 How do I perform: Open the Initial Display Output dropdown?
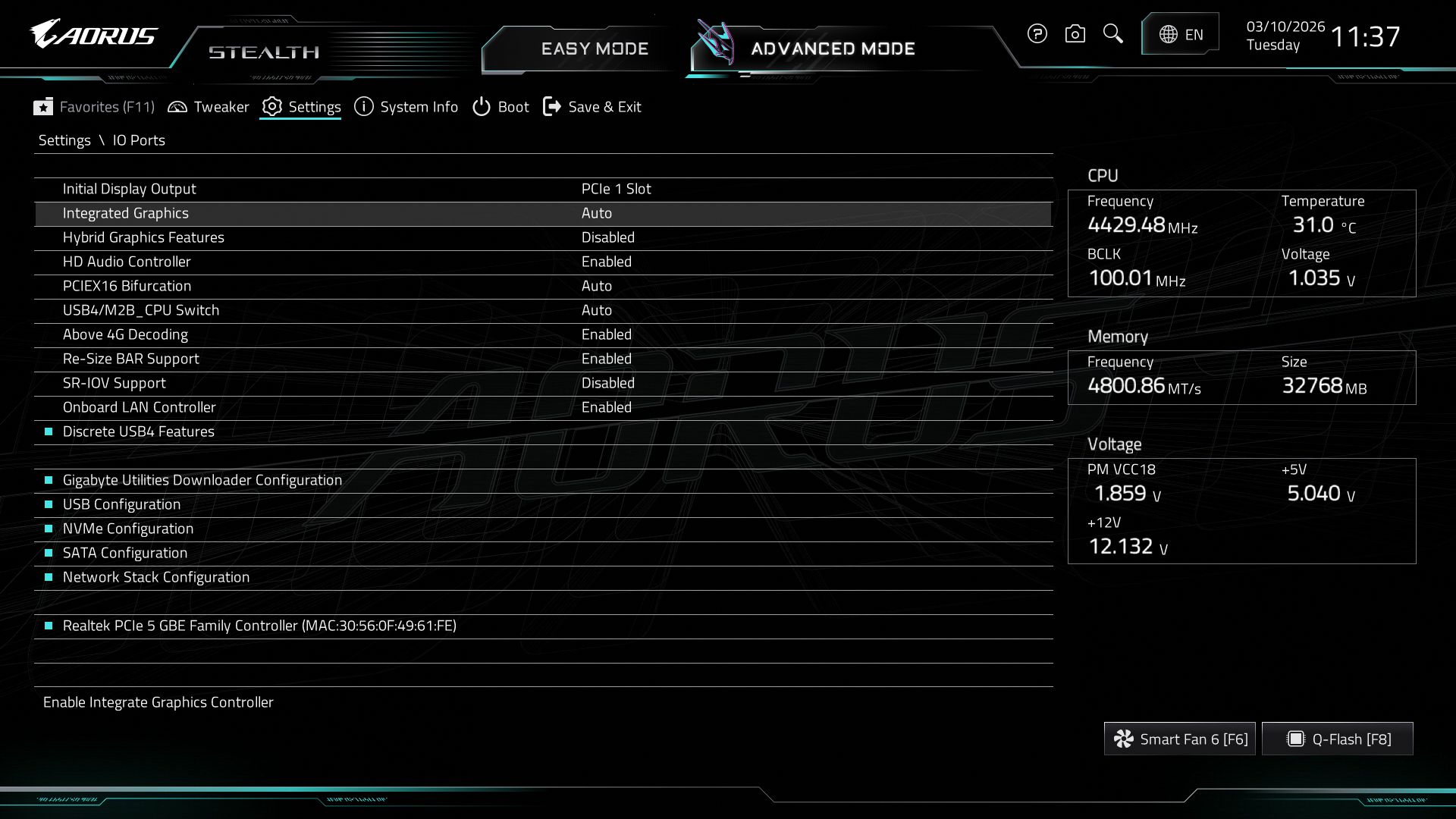[614, 188]
